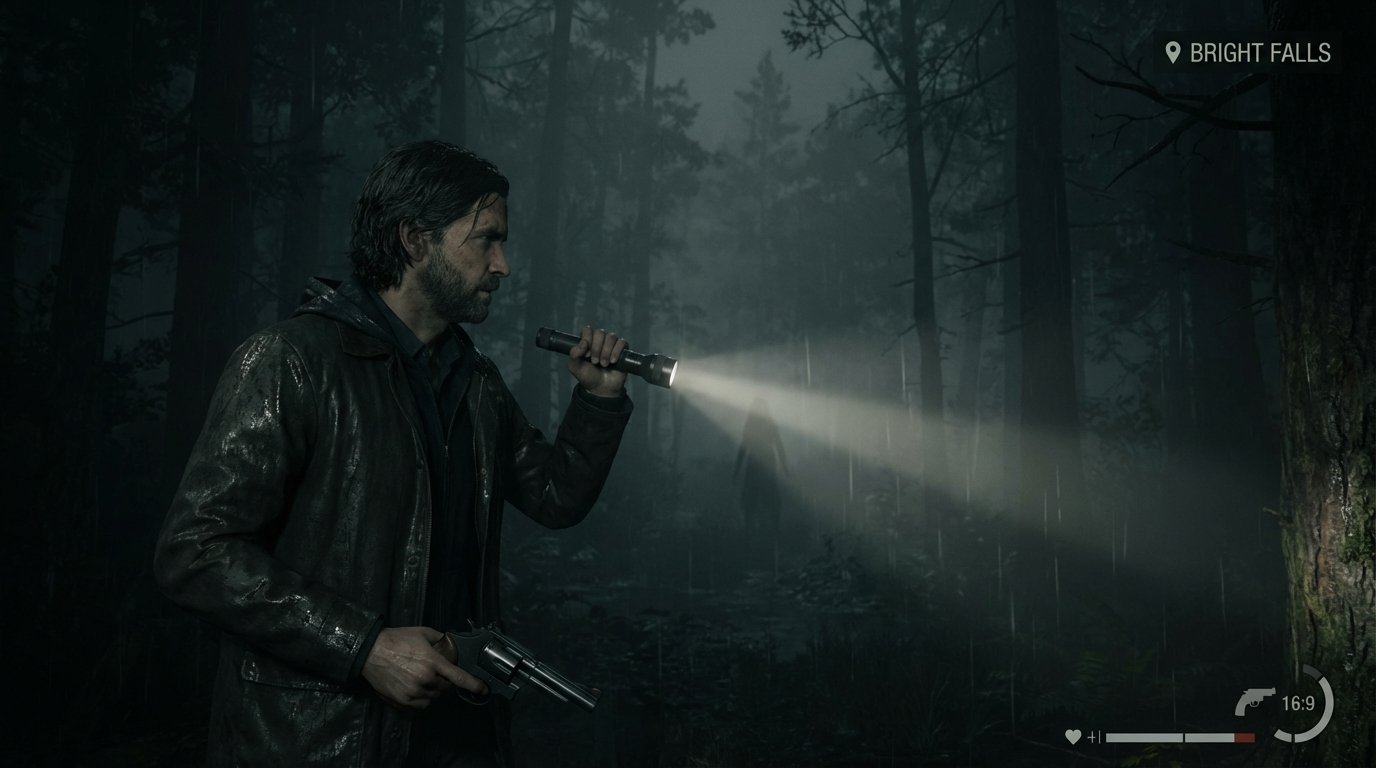Select the heart health icon
1376x768 pixels.
coord(1074,735)
